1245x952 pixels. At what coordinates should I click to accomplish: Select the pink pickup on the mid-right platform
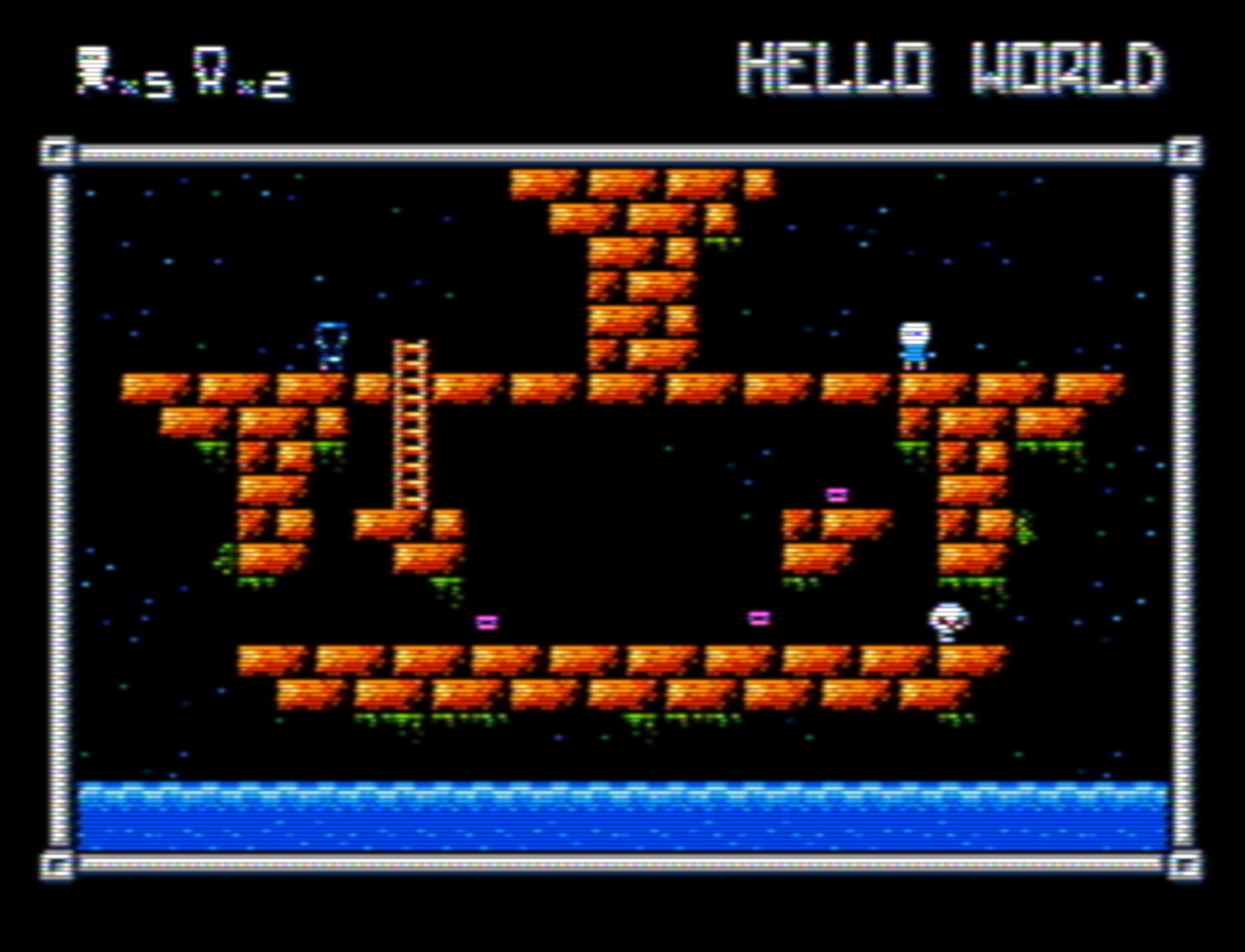click(835, 492)
